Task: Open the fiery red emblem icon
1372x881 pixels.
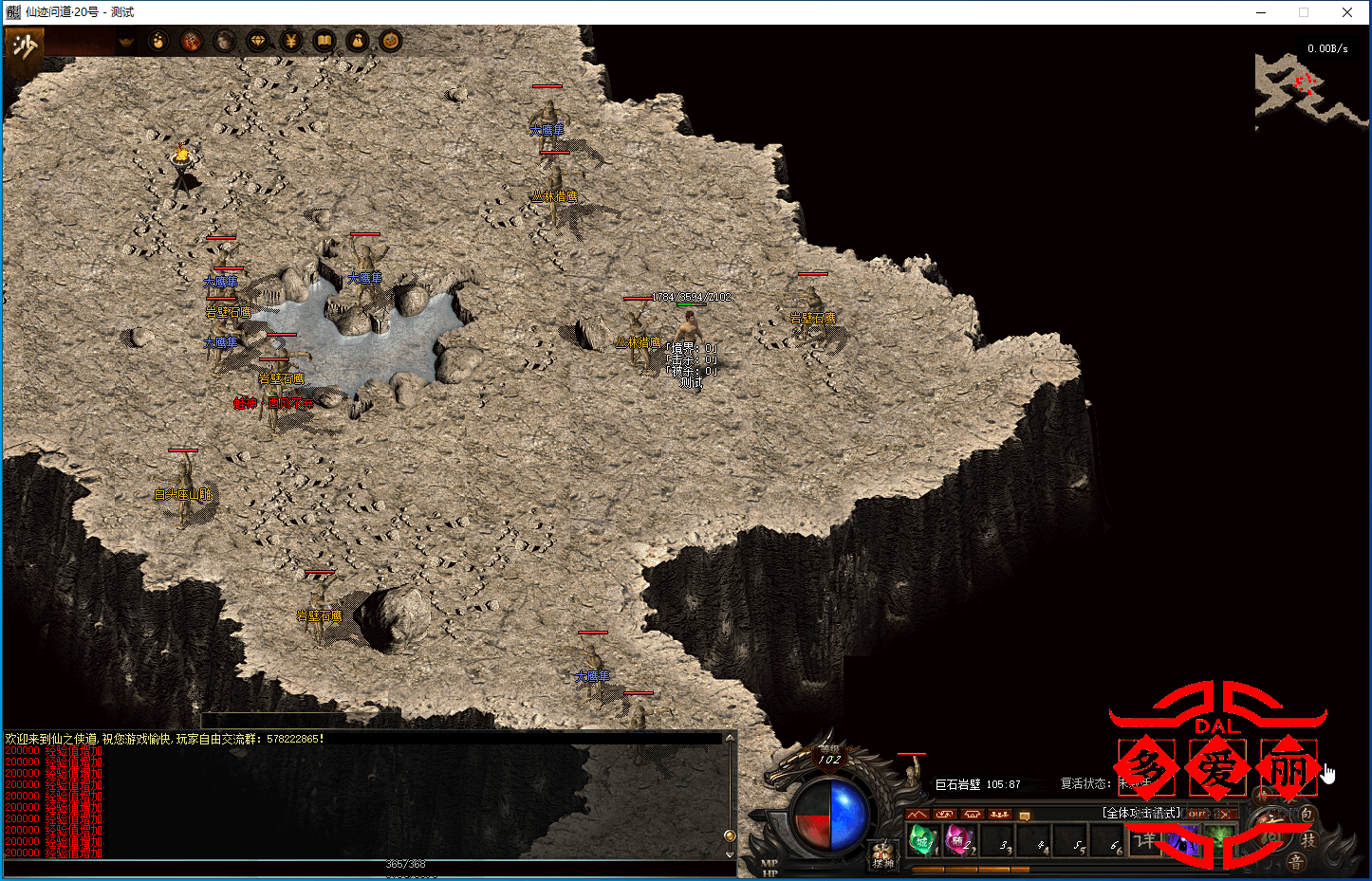Action: [x=192, y=41]
